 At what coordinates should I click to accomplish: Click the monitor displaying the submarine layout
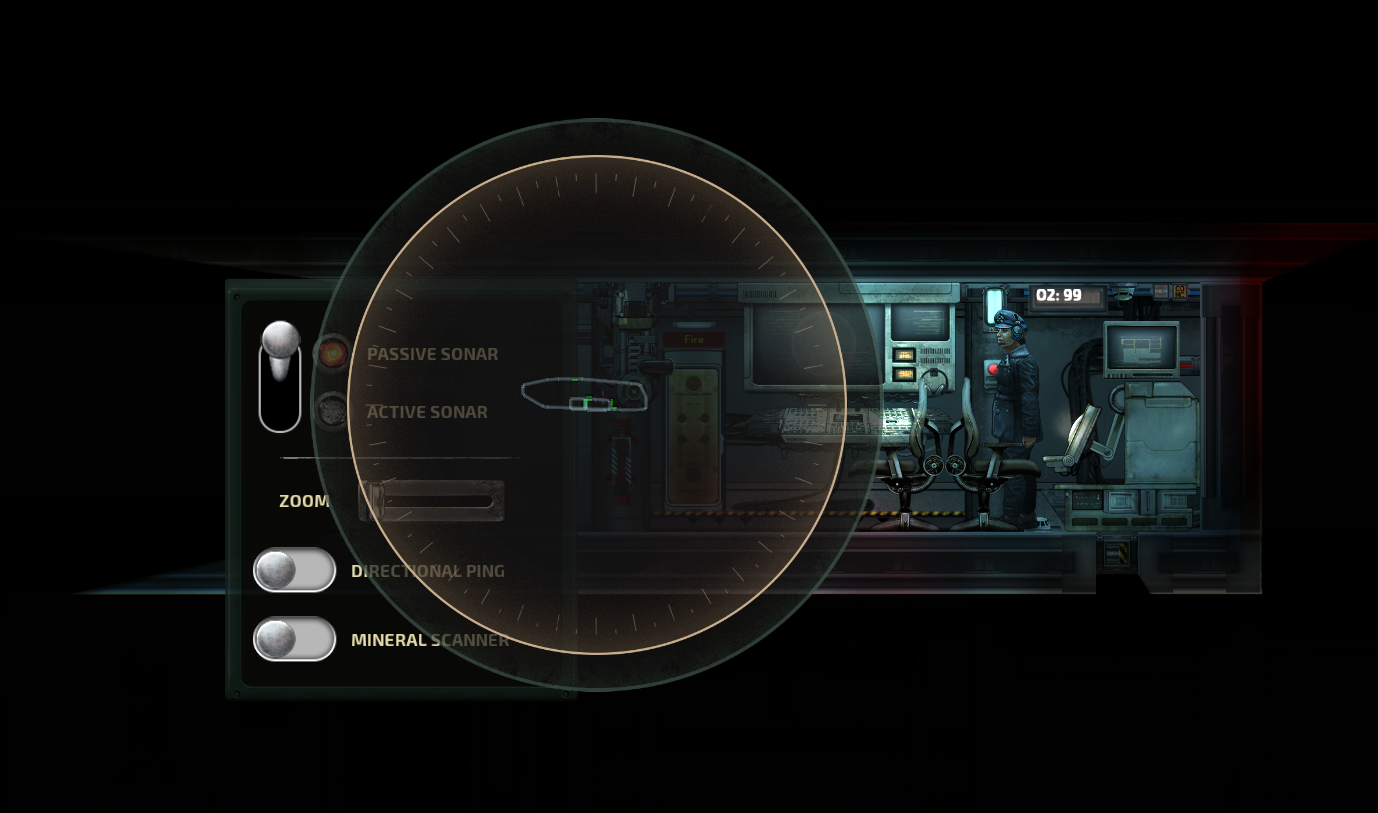coord(1139,348)
